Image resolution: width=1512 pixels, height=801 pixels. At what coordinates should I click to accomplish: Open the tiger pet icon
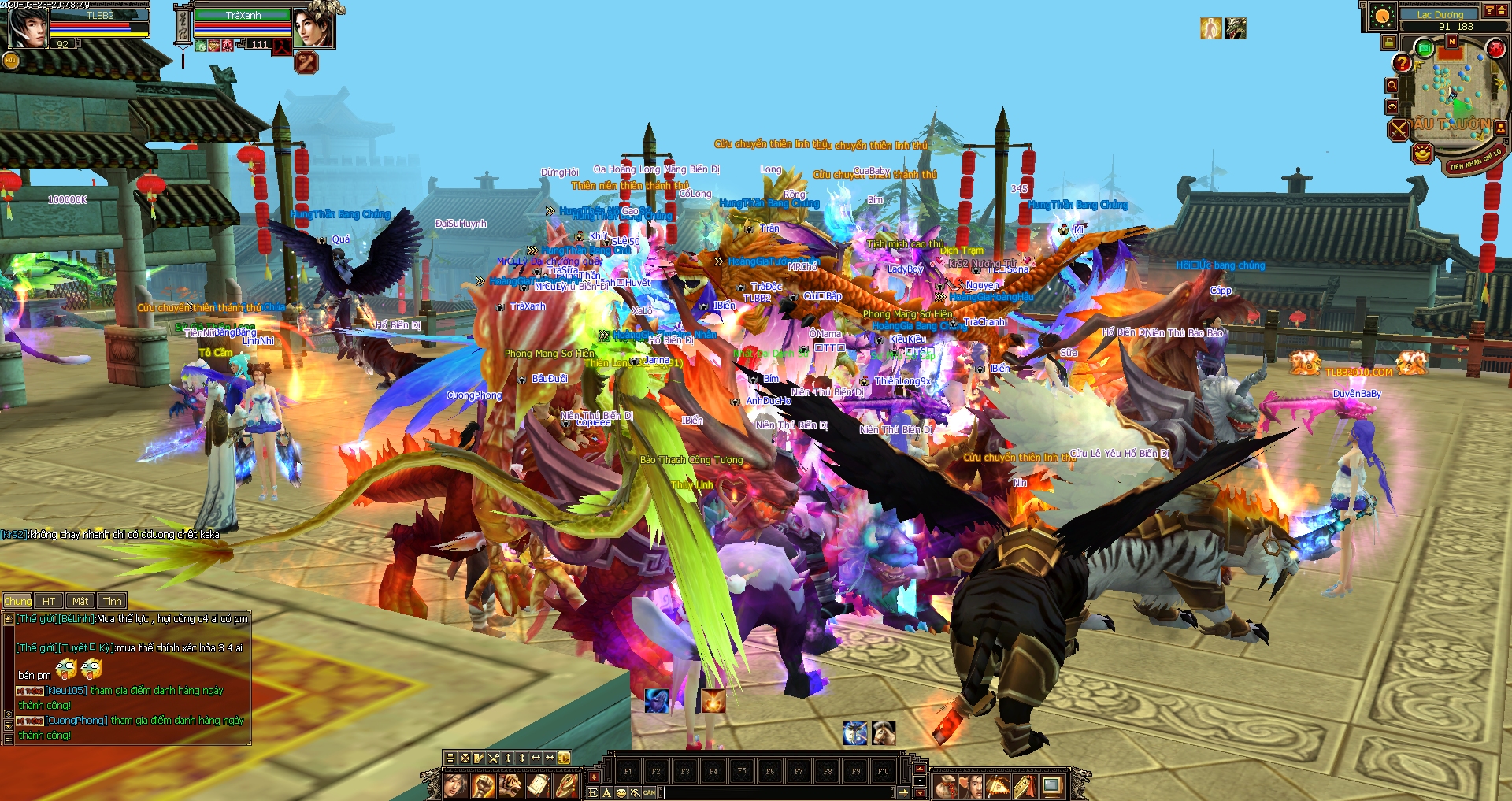point(510,785)
